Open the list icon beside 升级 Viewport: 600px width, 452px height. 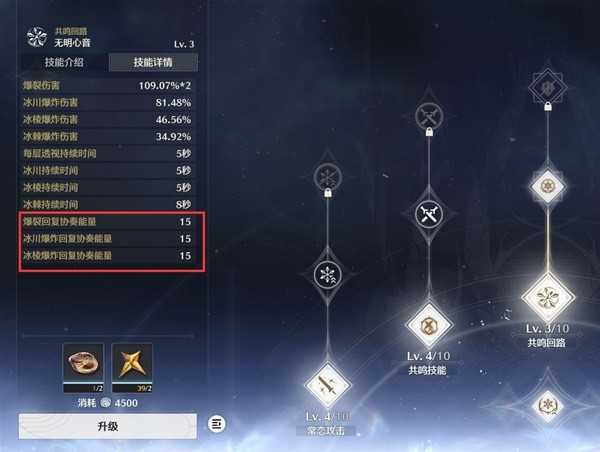(x=217, y=424)
